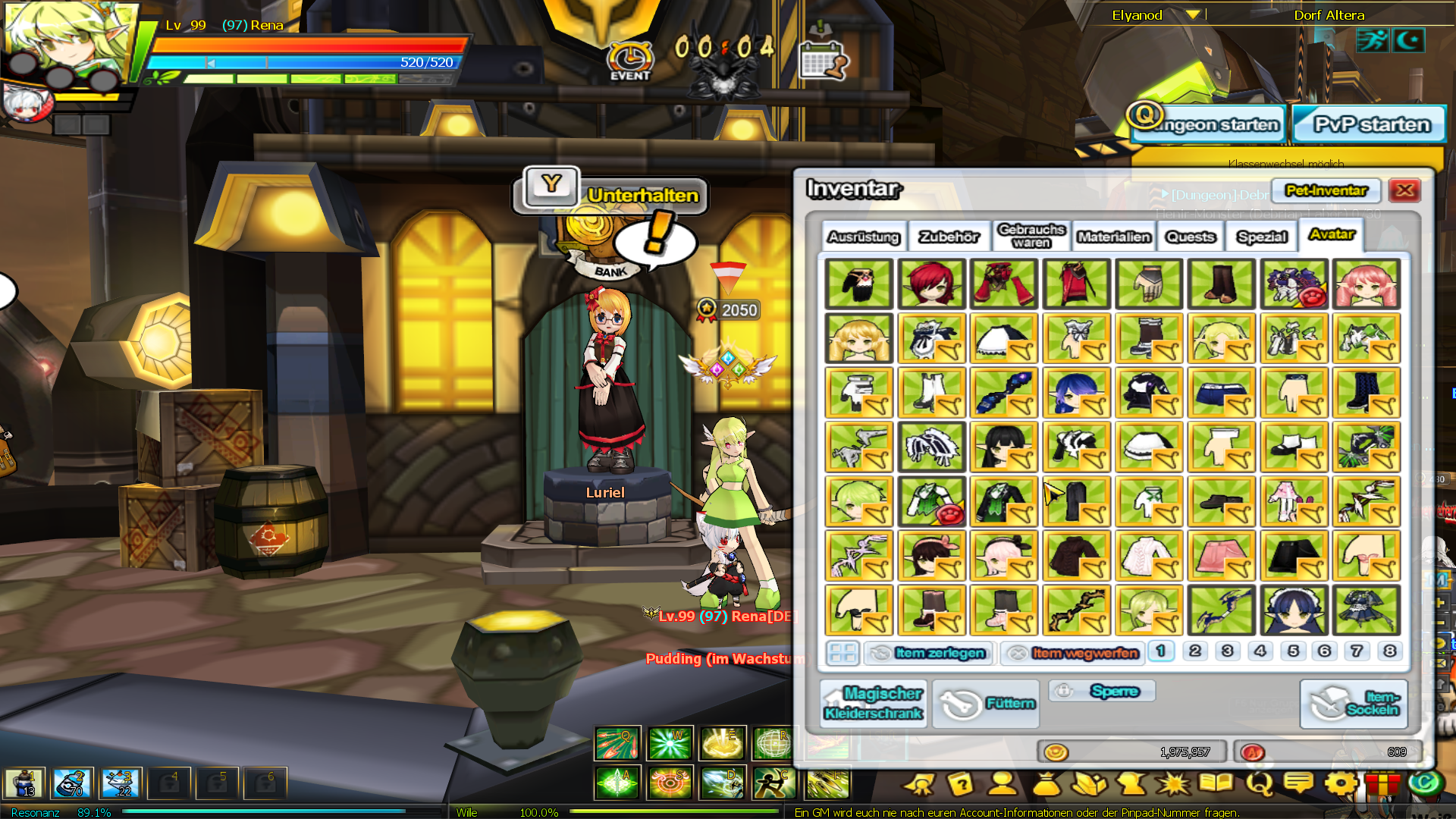Click the Item zerlegen button

929,653
